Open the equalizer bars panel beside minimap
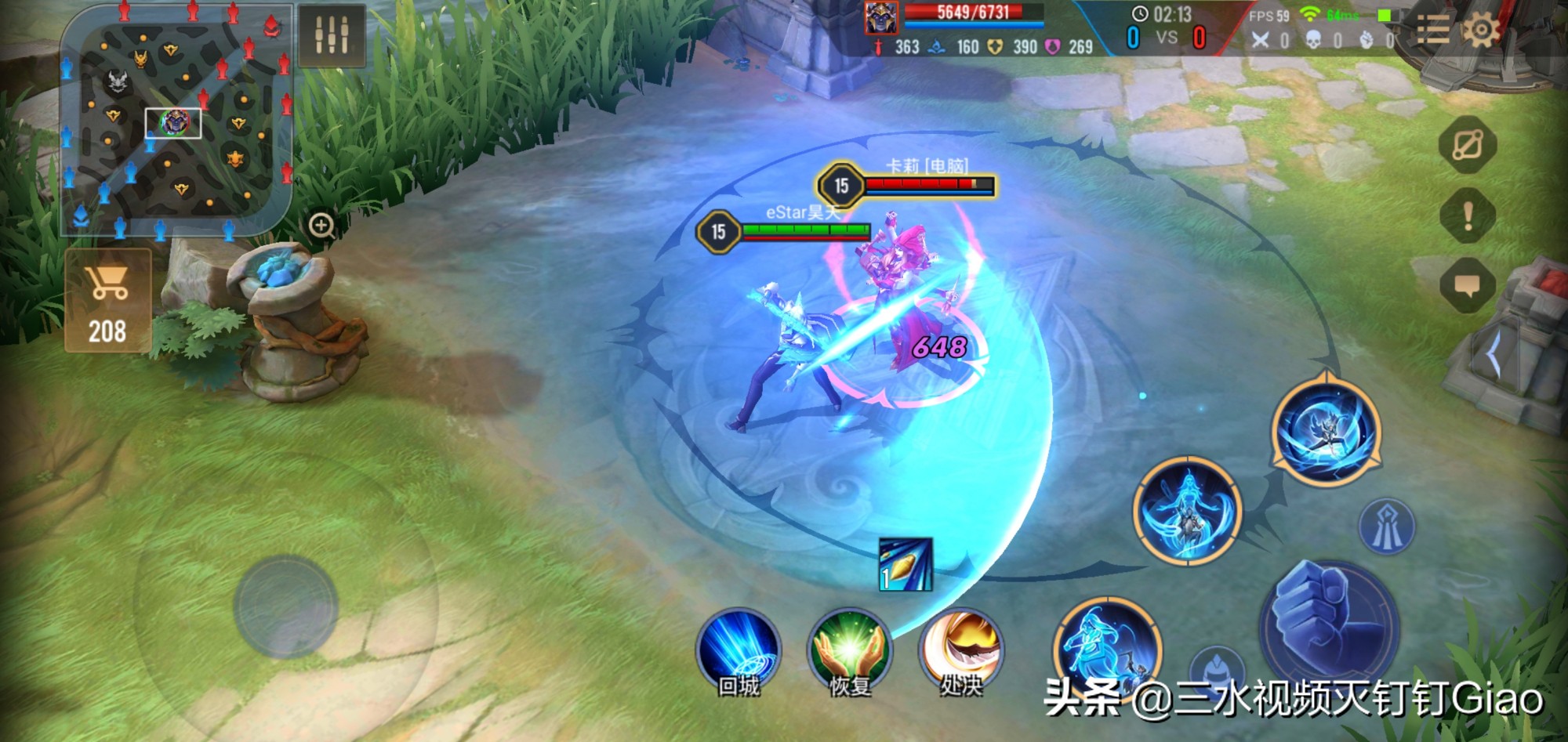1568x742 pixels. (x=332, y=35)
